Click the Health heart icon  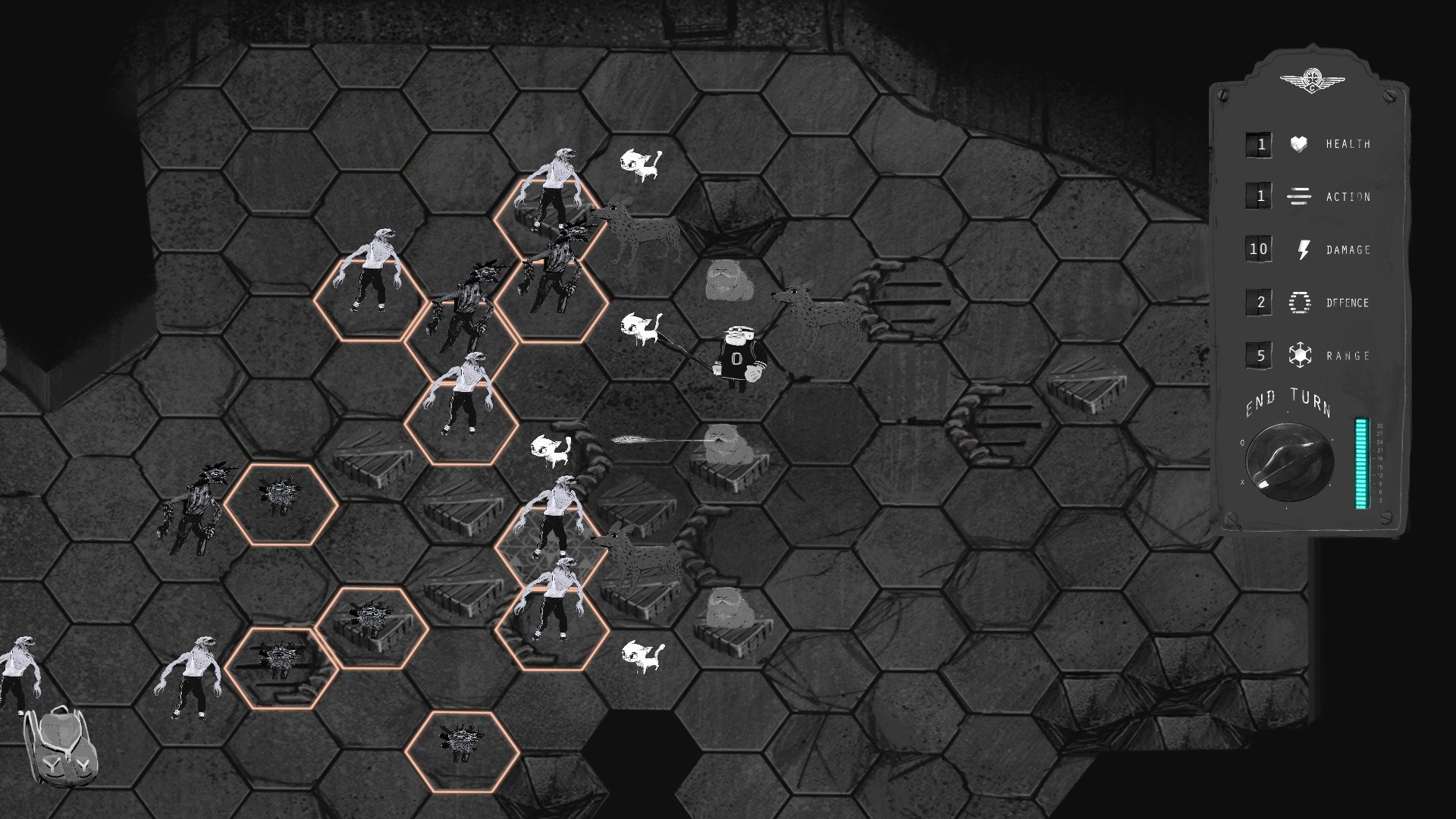click(x=1299, y=144)
